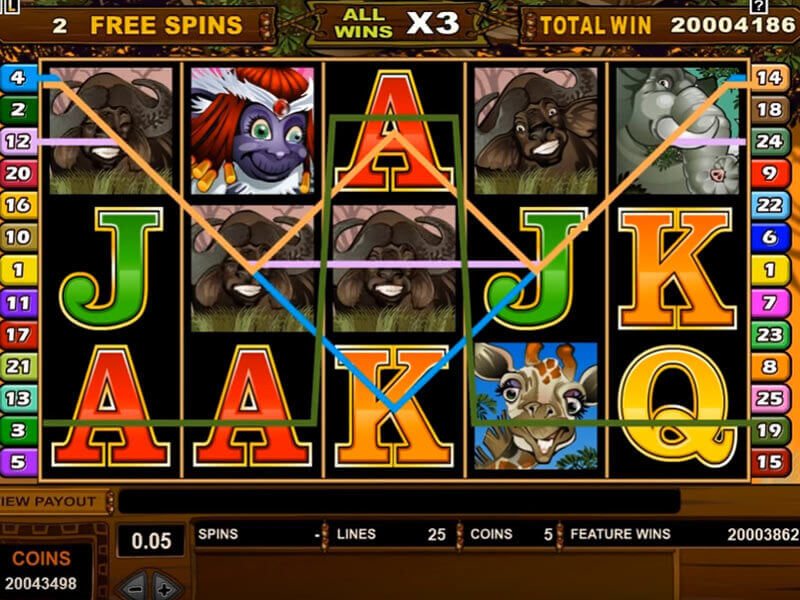Viewport: 800px width, 600px height.
Task: Decrease coin size with the minus button
Action: 135,586
